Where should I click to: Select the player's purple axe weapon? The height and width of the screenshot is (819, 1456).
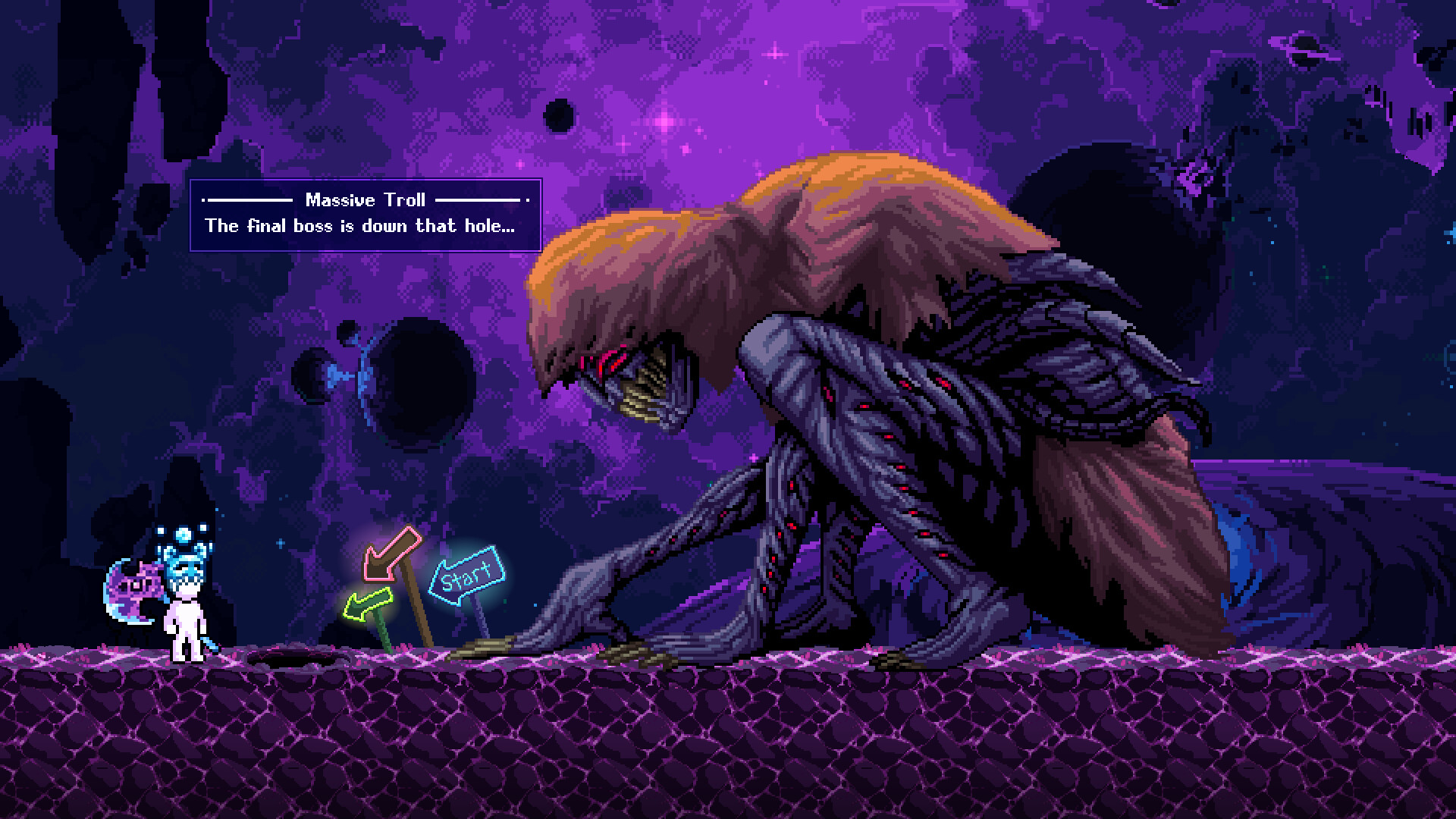133,591
